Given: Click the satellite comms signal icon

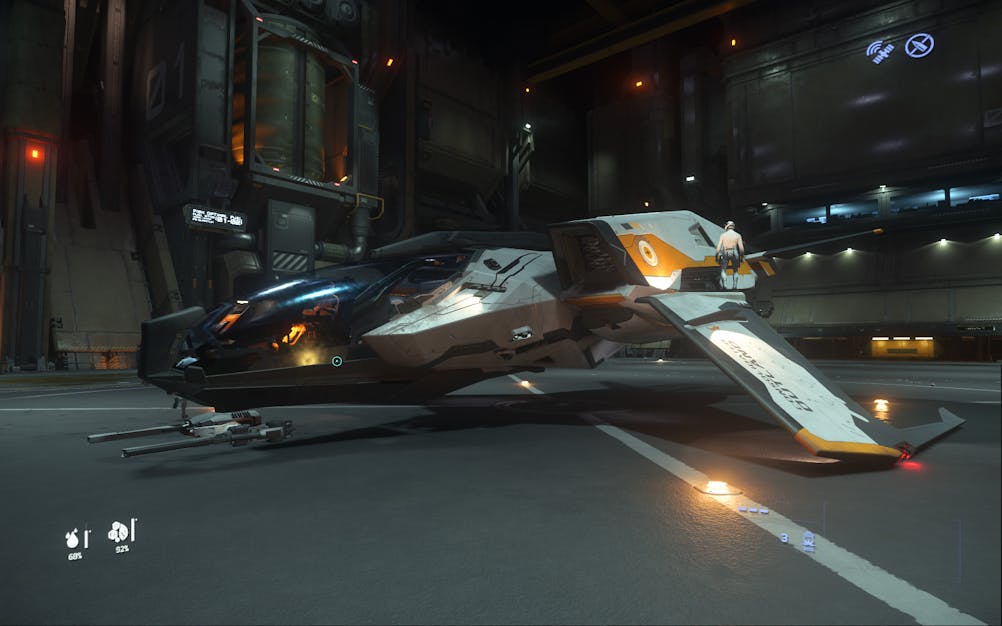Looking at the screenshot, I should coord(880,51).
